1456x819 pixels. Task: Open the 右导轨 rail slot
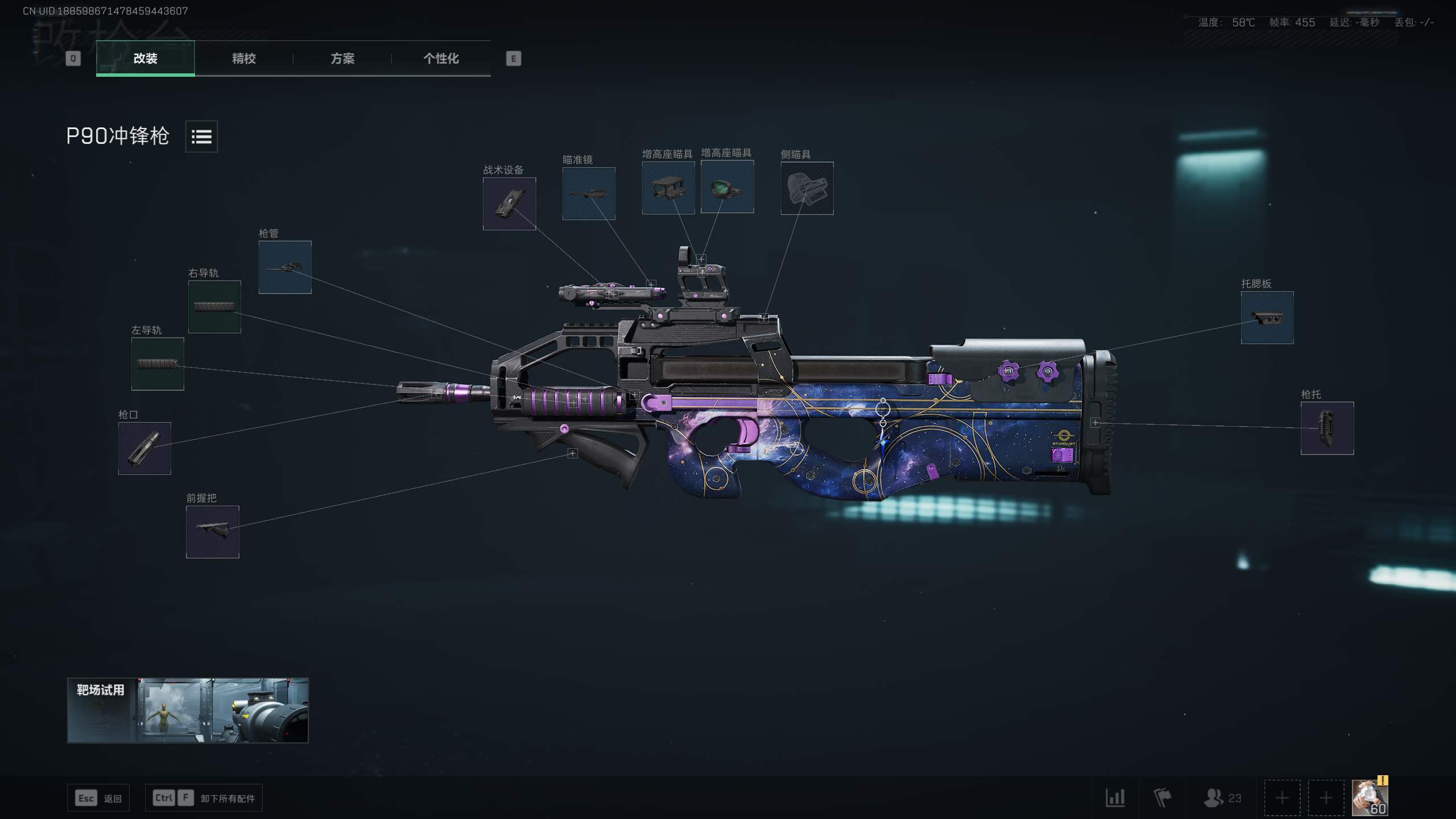pyautogui.click(x=214, y=307)
